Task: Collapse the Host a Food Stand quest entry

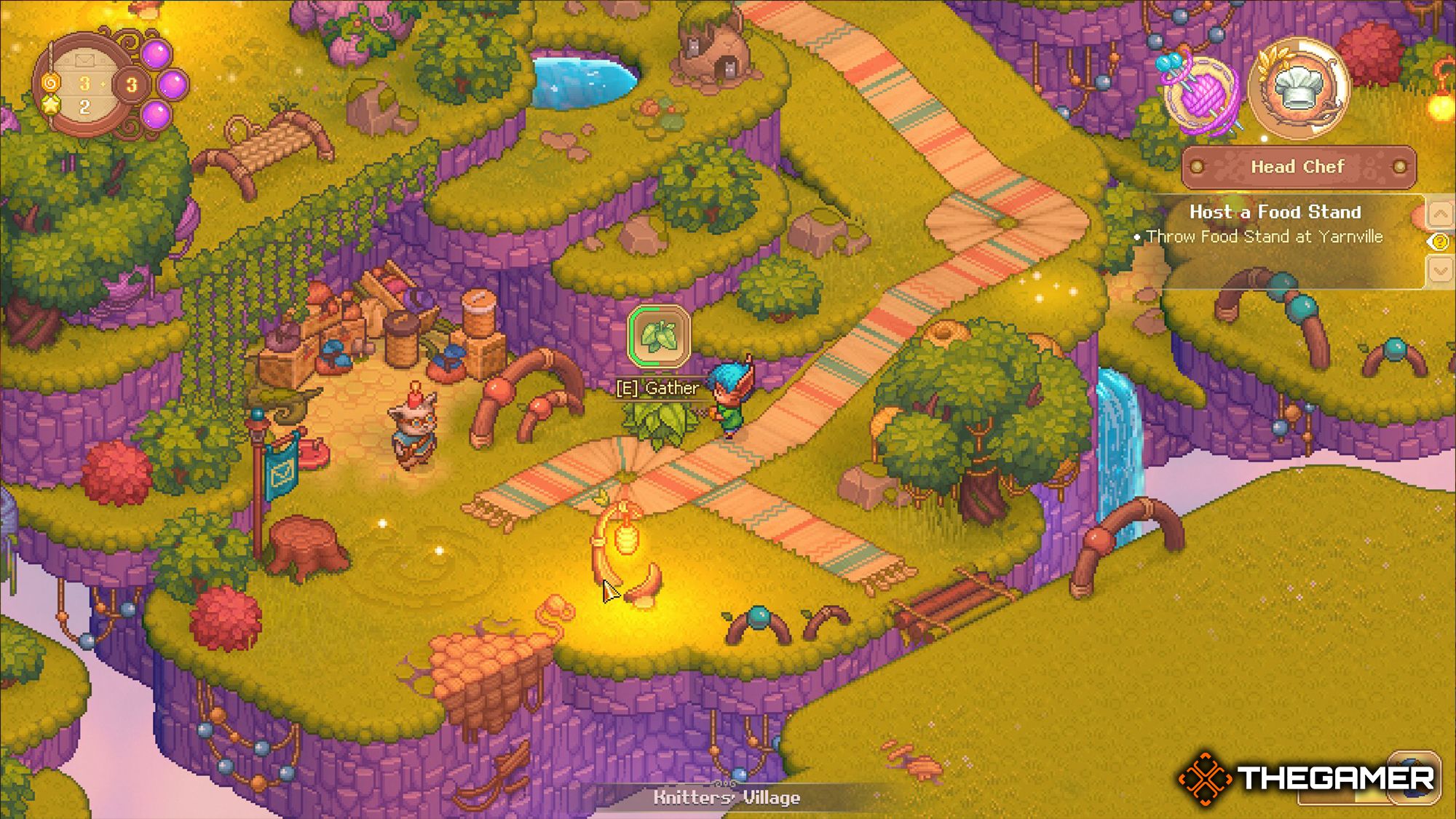Action: point(1276,213)
